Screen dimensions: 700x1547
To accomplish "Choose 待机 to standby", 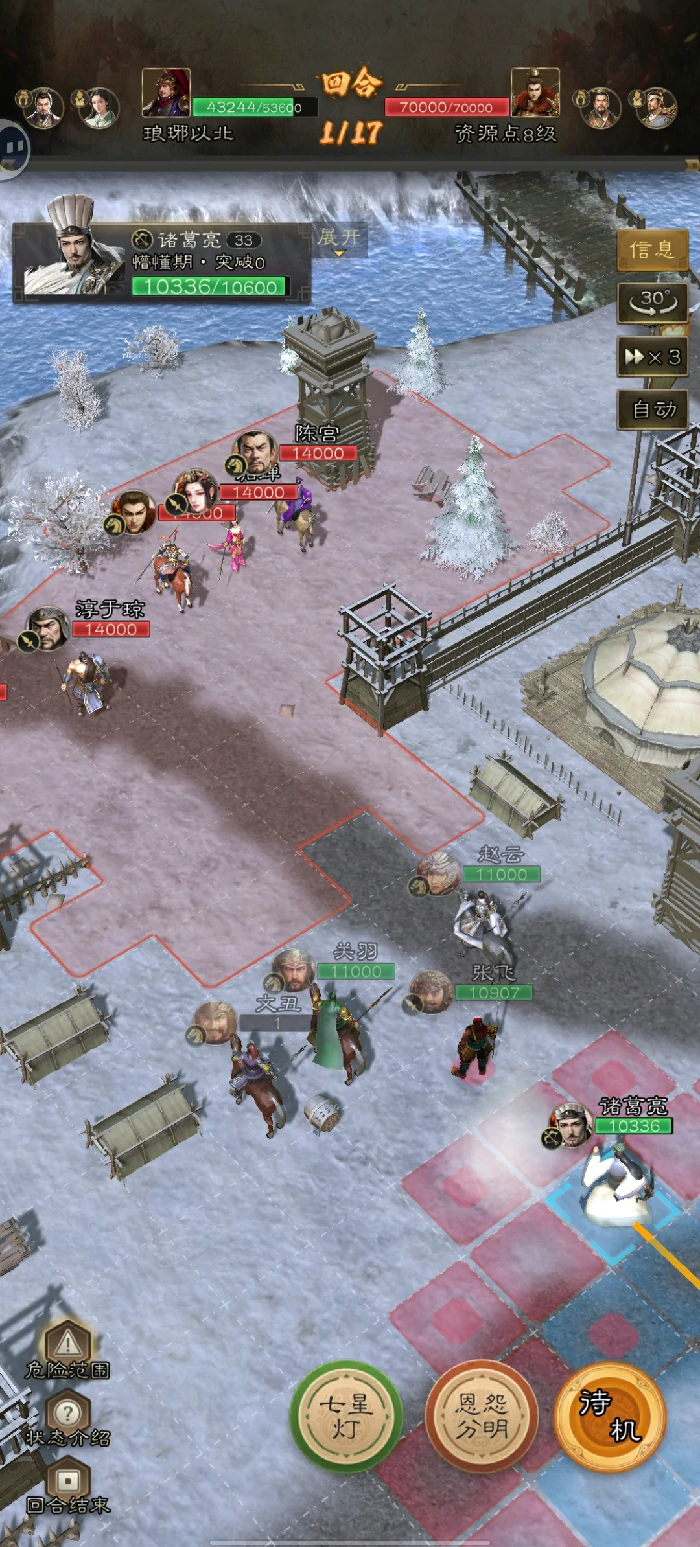I will [x=610, y=1416].
